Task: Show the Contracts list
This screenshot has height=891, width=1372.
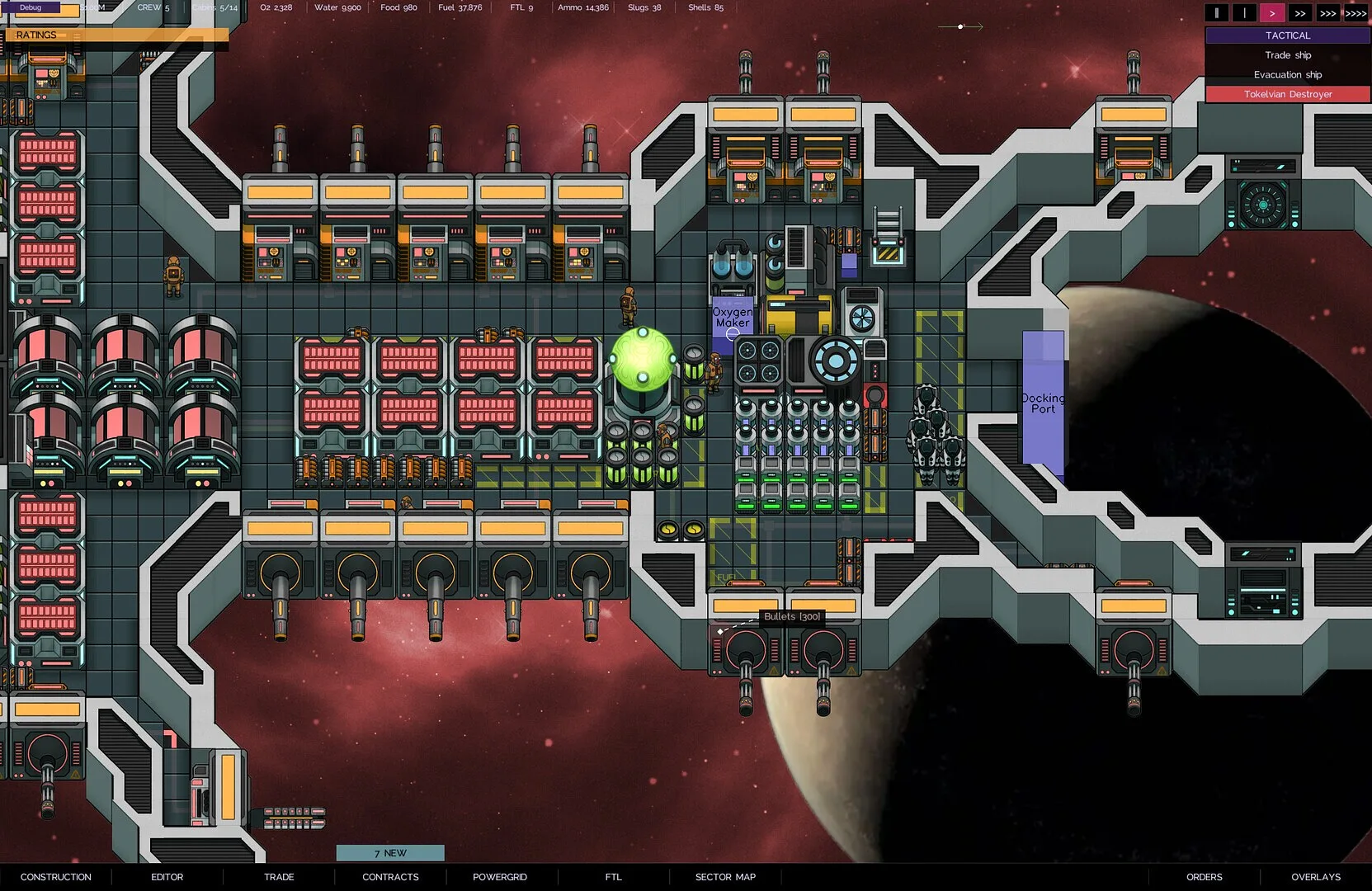Action: (x=390, y=877)
